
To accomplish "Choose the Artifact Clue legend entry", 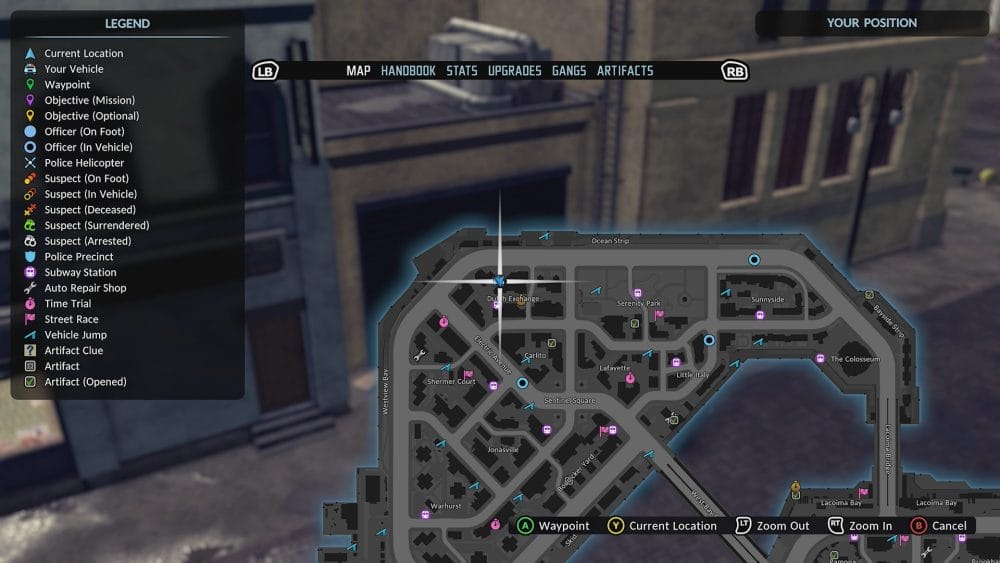I will pyautogui.click(x=73, y=351).
